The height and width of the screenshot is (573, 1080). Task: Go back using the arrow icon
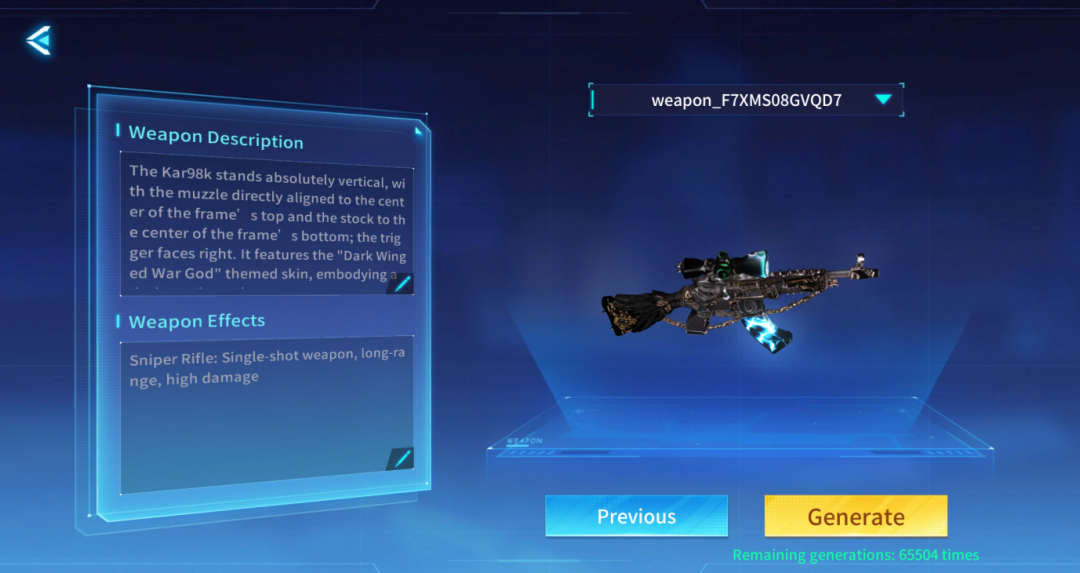[x=39, y=41]
